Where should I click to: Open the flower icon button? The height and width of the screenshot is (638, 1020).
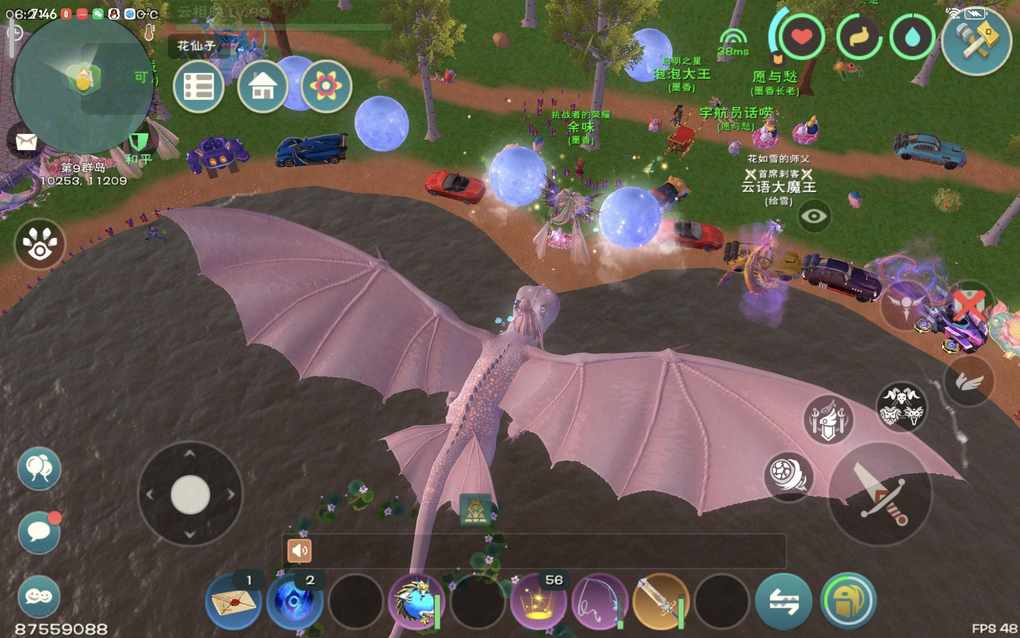tap(326, 87)
